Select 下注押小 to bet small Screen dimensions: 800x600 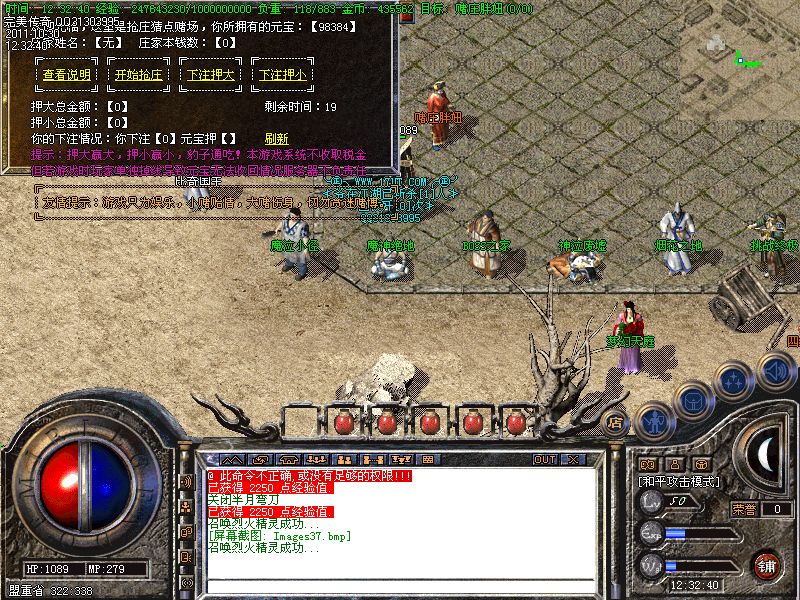click(x=283, y=75)
